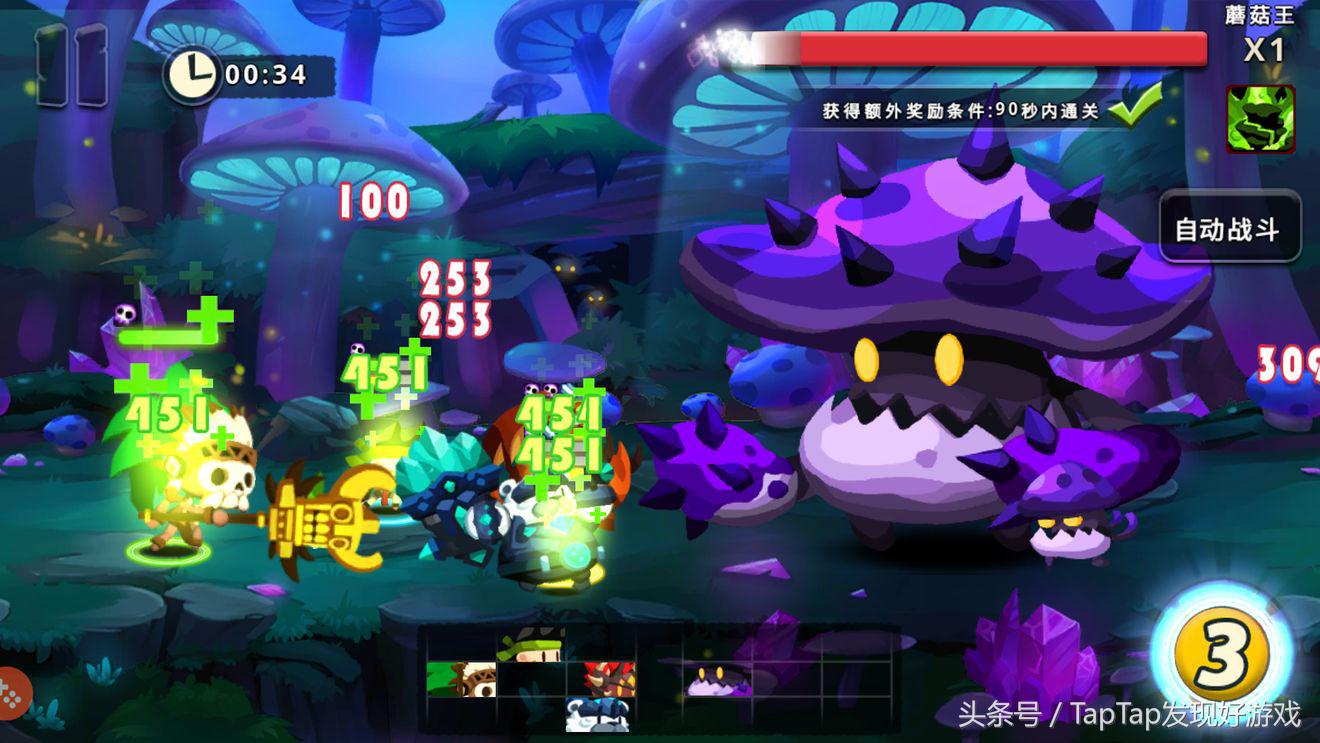
Task: Select the skull-mask hero portrait
Action: tap(461, 678)
